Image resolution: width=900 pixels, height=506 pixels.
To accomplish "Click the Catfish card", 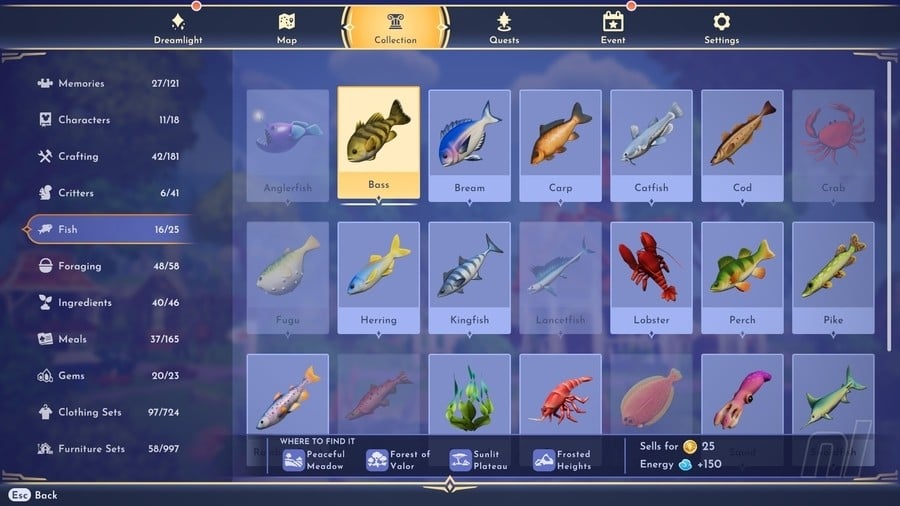I will tap(651, 144).
